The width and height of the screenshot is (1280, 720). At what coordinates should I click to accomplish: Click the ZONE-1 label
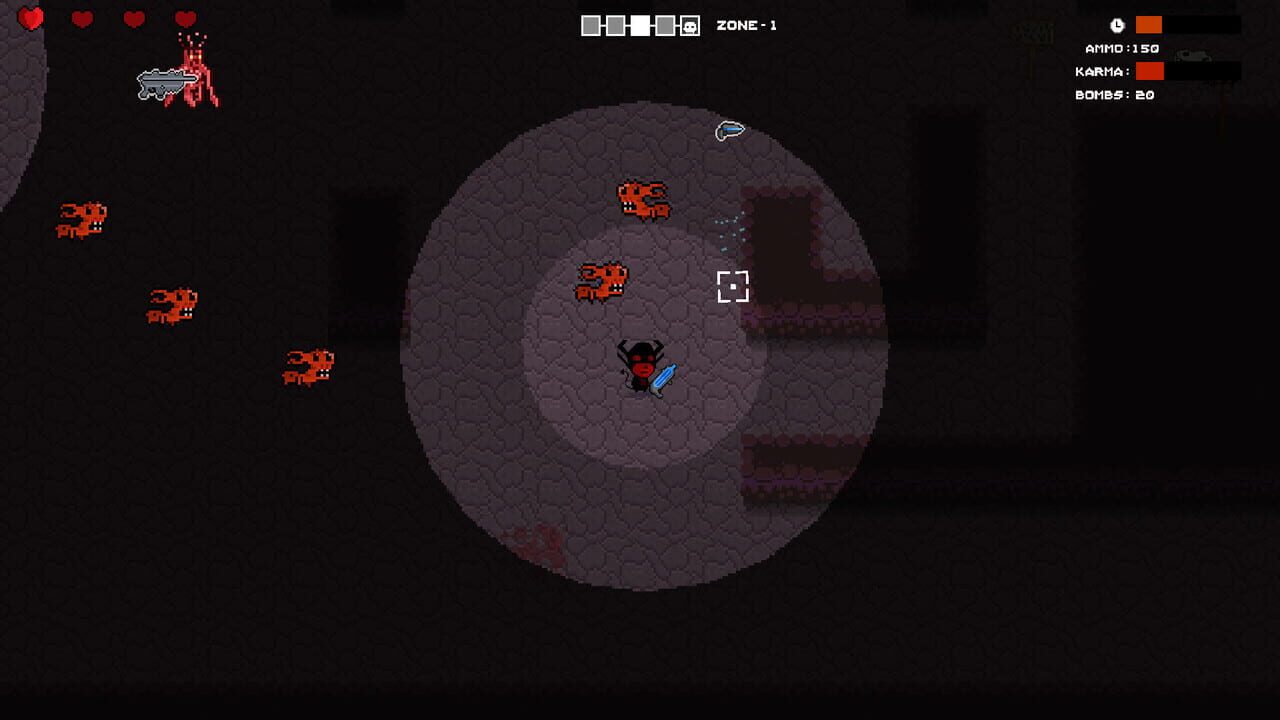[x=745, y=26]
